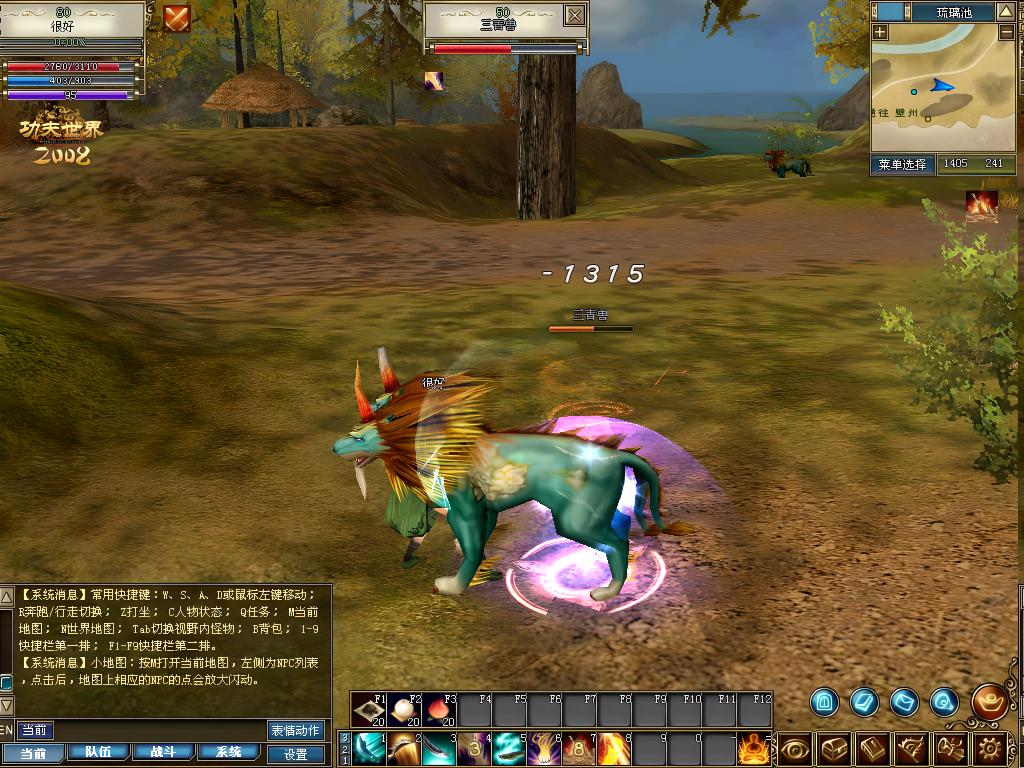Open the gear system settings
The height and width of the screenshot is (768, 1024).
point(990,748)
